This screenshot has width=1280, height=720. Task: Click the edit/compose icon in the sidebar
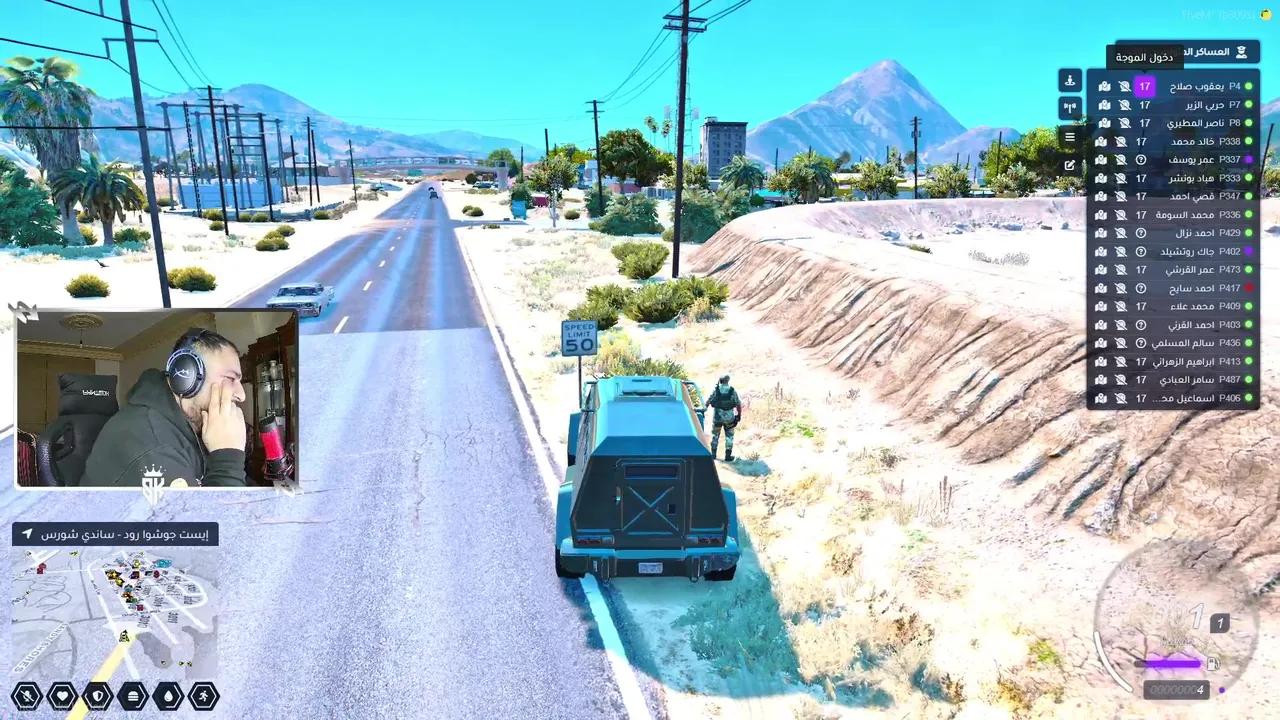point(1069,164)
